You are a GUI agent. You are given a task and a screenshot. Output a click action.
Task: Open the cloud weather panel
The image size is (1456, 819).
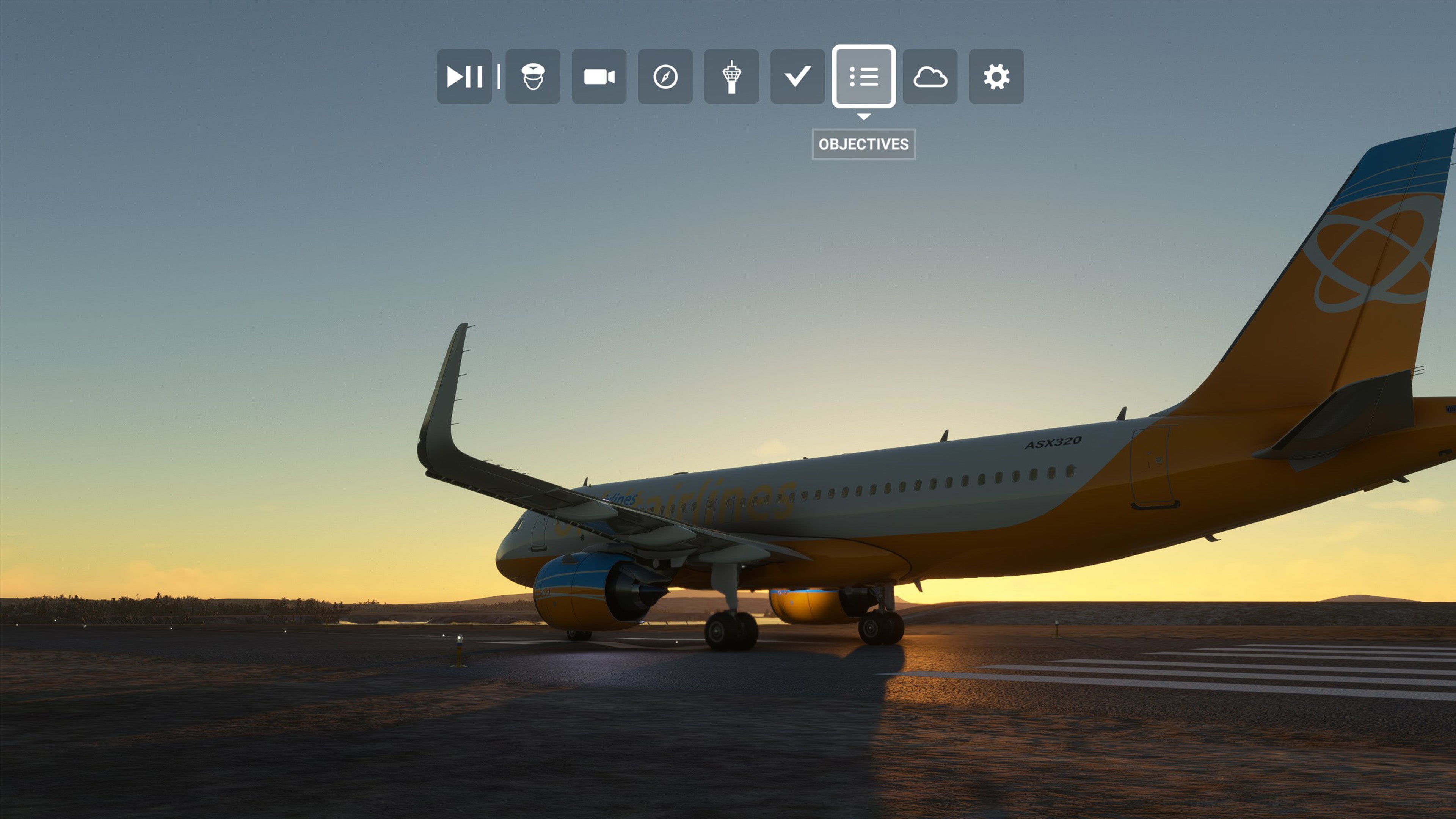click(x=930, y=76)
